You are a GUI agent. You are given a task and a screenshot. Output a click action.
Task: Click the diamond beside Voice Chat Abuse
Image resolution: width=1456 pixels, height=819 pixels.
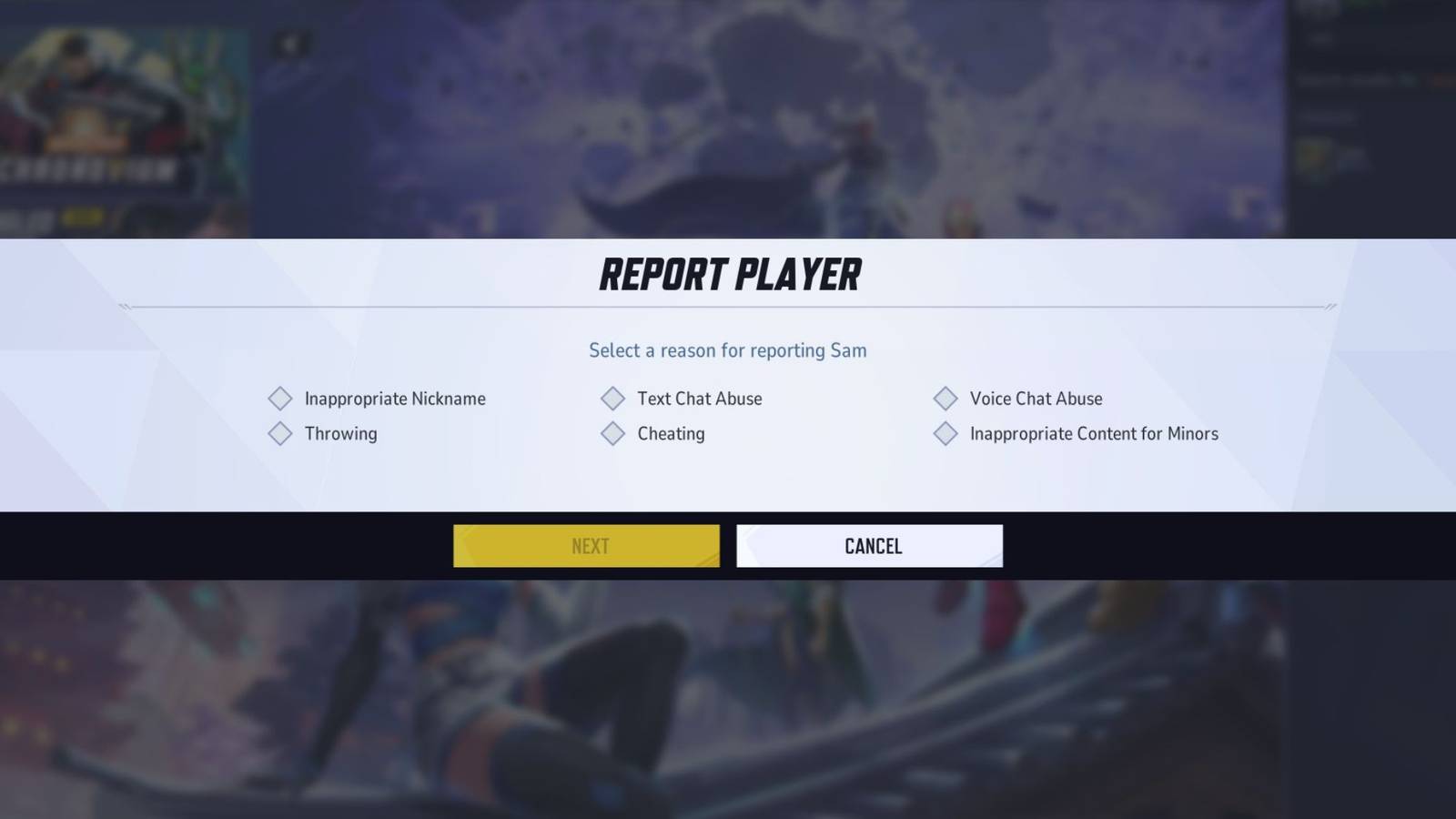(x=945, y=399)
